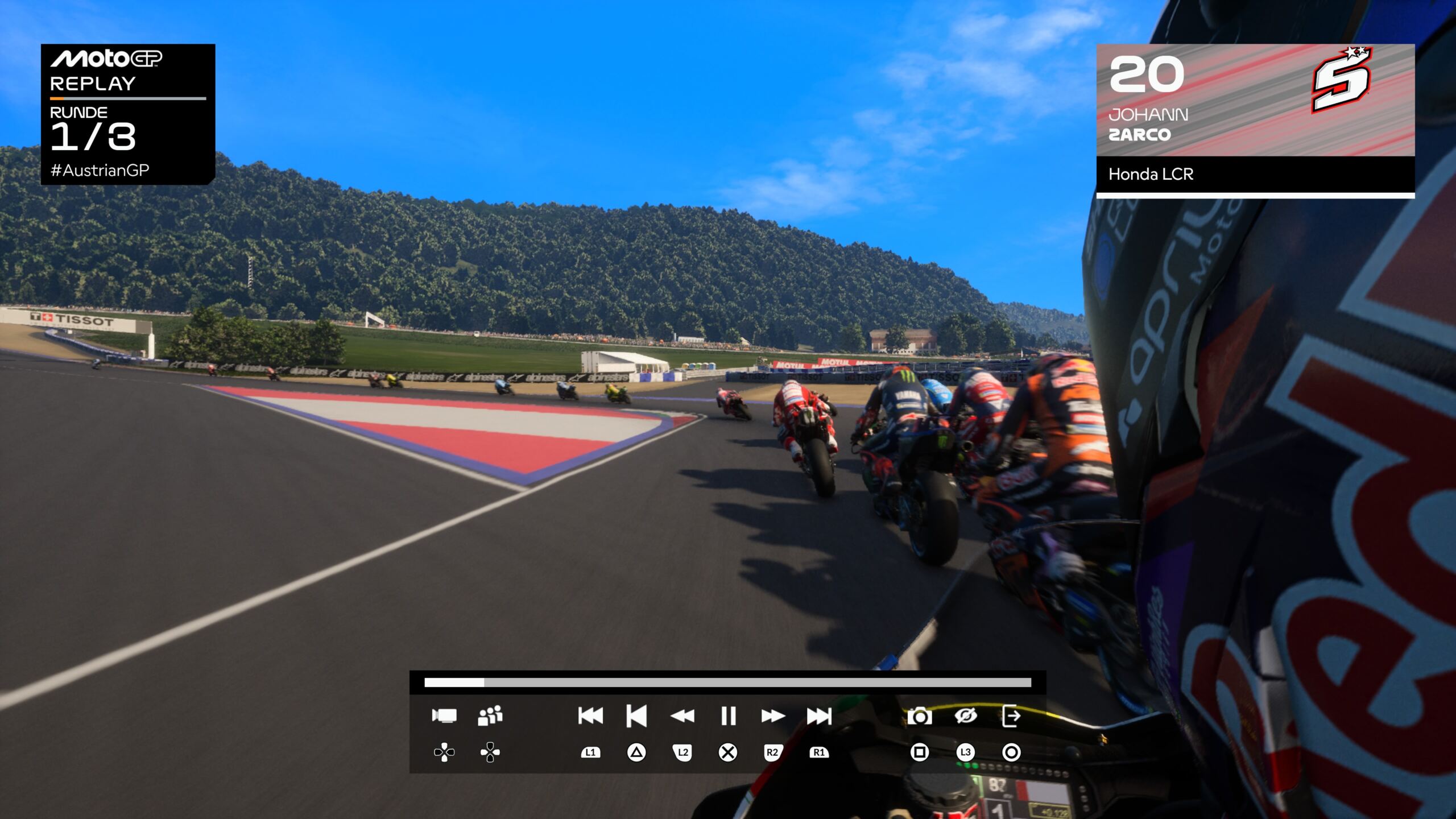The width and height of the screenshot is (1456, 819).
Task: Seek along the replay progress bar
Action: pos(727,682)
